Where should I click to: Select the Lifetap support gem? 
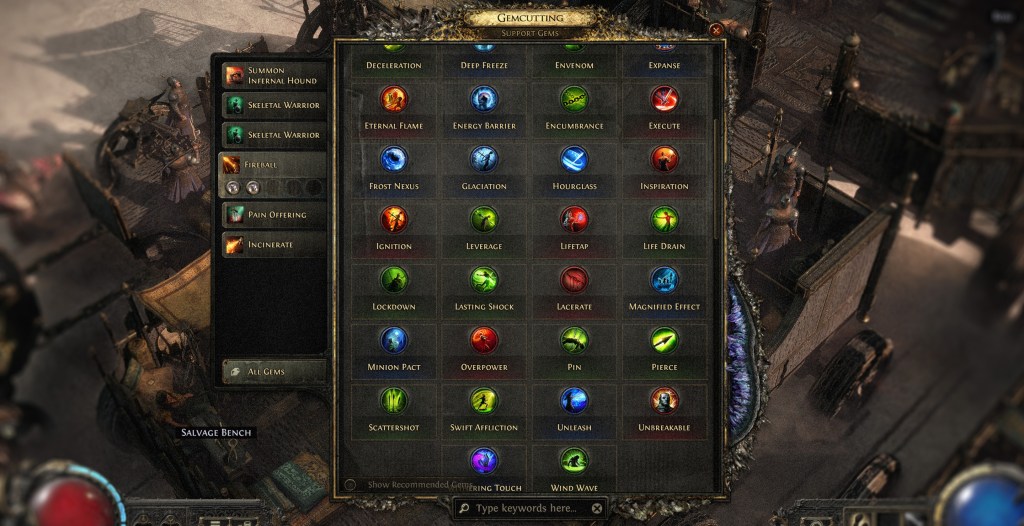(x=574, y=219)
